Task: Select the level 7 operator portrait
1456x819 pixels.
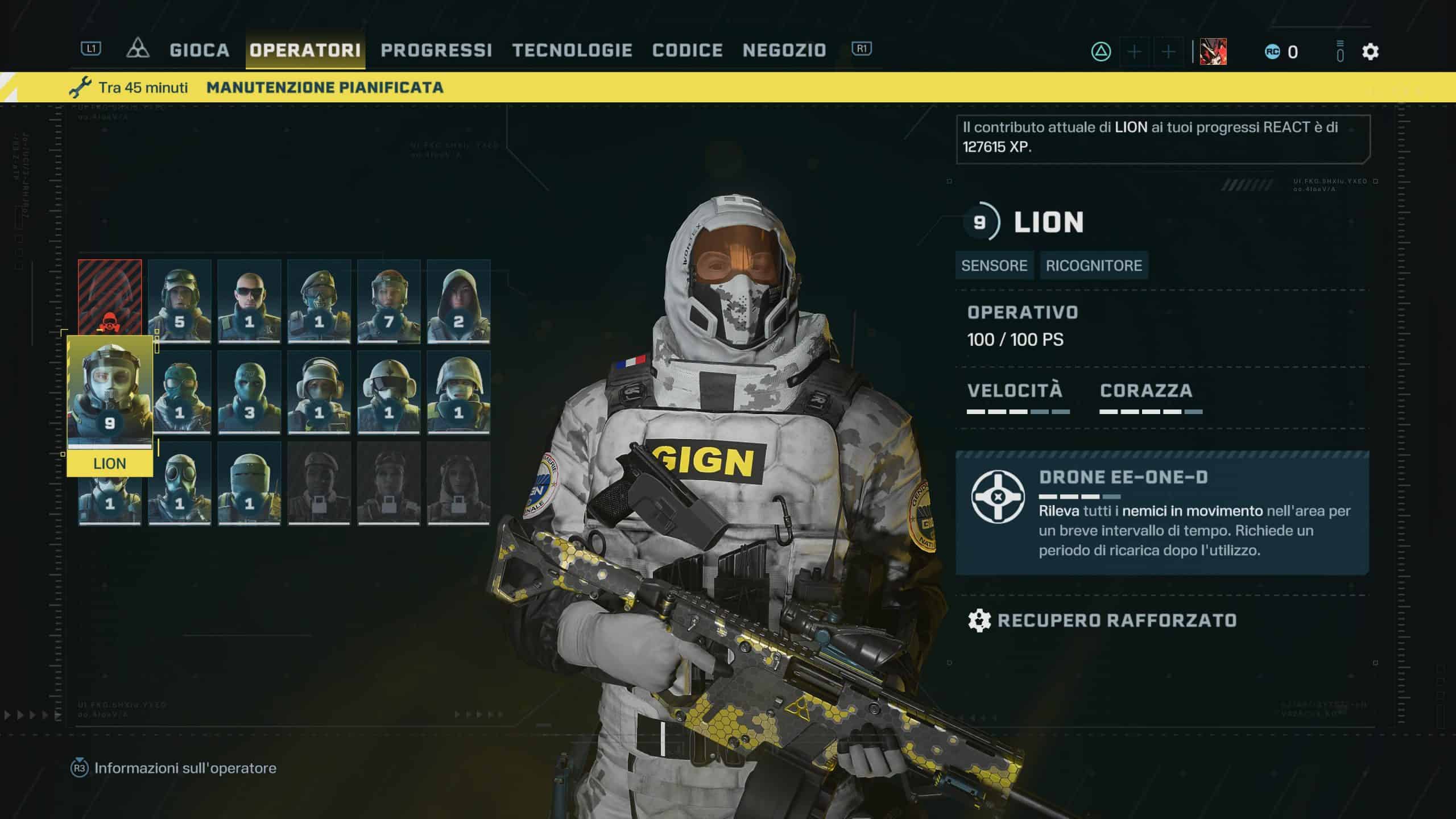Action: coord(389,301)
